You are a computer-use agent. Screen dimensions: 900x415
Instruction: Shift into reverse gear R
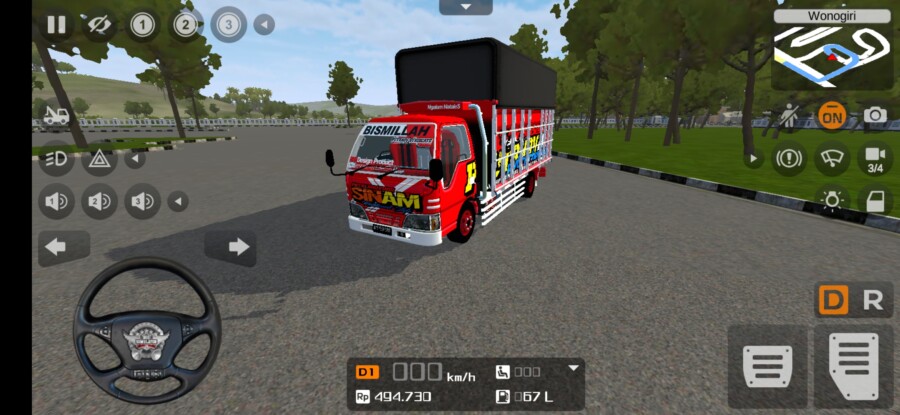pos(873,300)
